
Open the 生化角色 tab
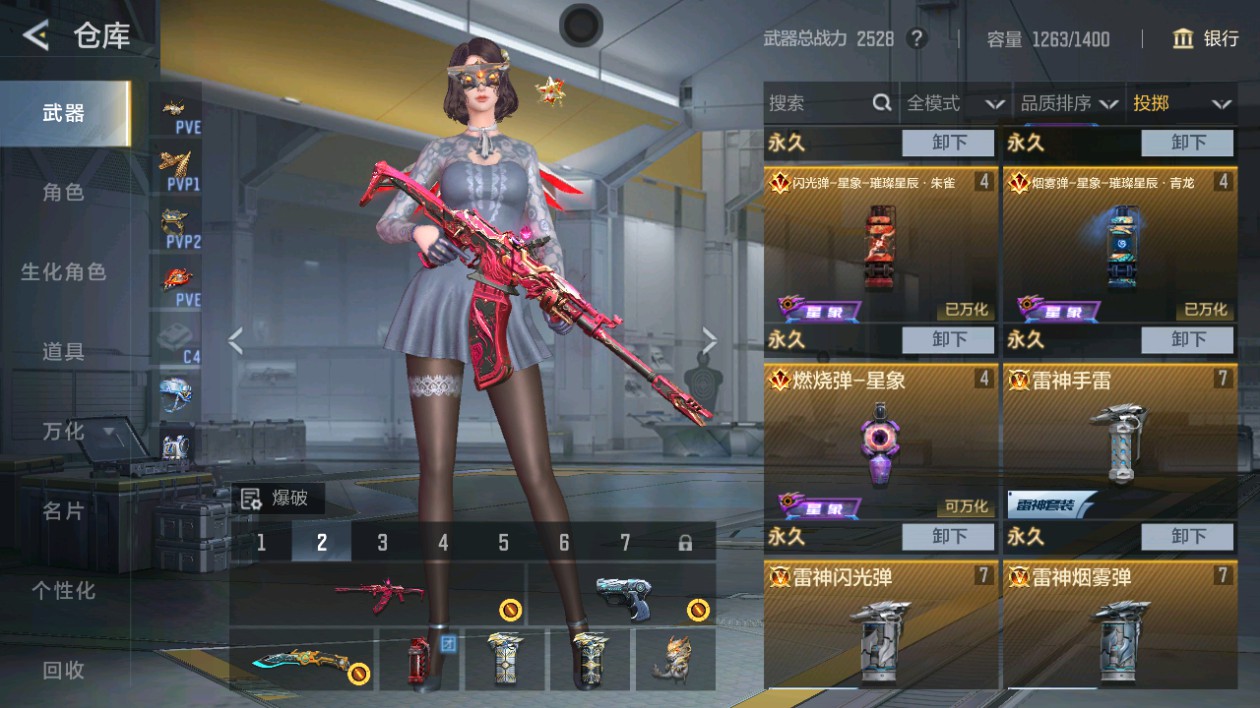63,272
